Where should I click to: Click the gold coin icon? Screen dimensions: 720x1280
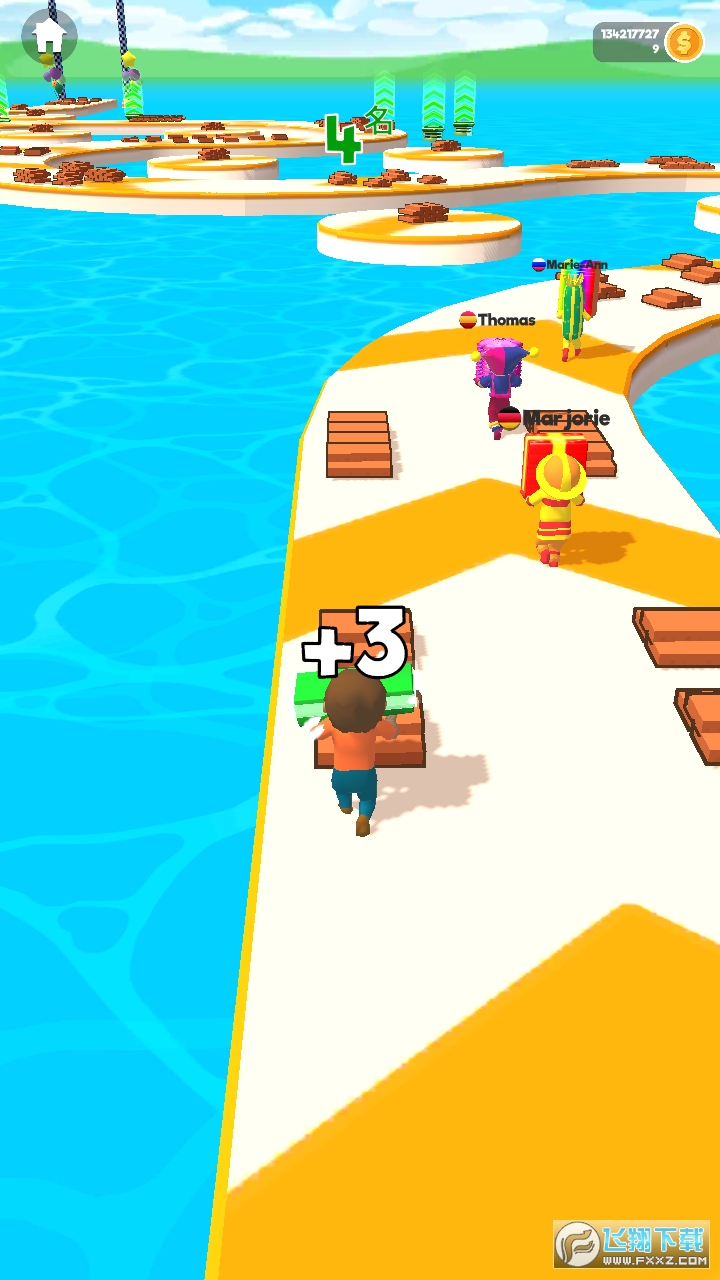click(684, 42)
